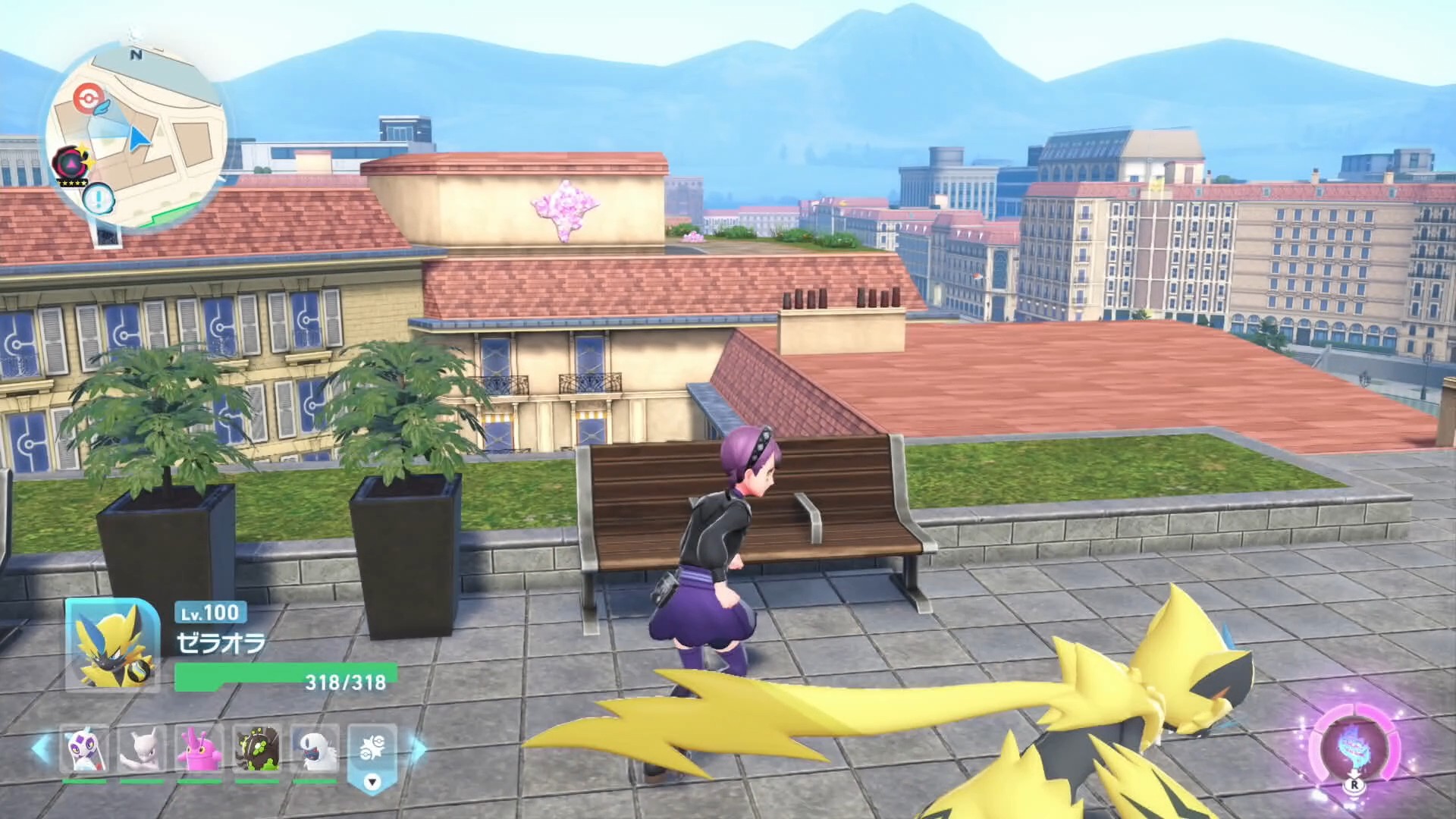Select the Zeraora lead Pokémon portrait
Screen dimensions: 1456x819
click(x=112, y=645)
